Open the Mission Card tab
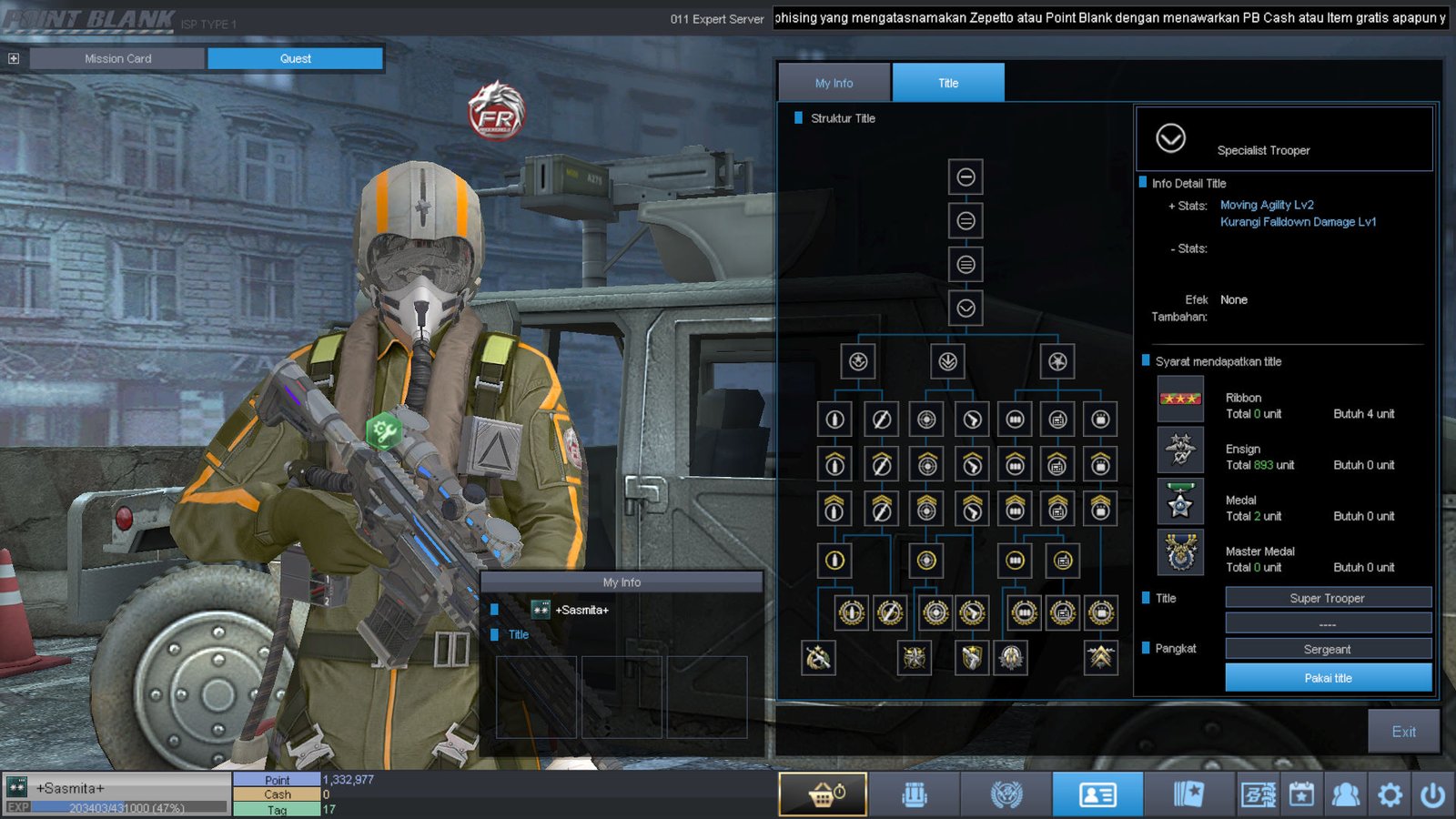 coord(117,58)
